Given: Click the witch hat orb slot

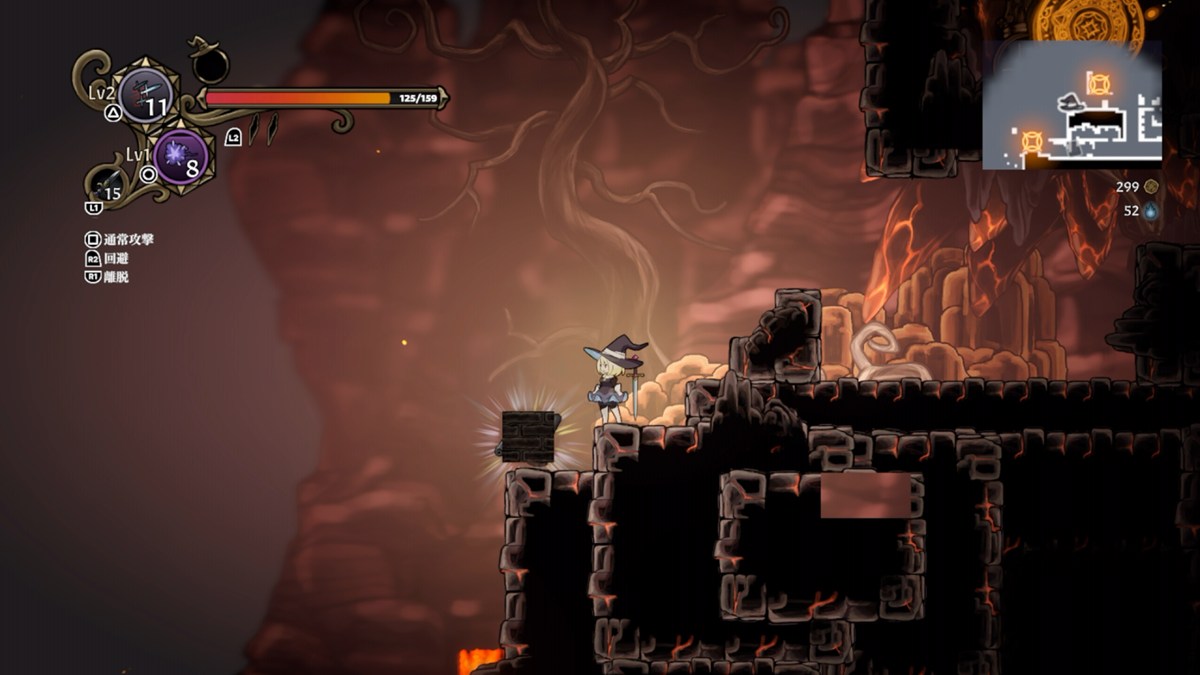Looking at the screenshot, I should (x=210, y=64).
